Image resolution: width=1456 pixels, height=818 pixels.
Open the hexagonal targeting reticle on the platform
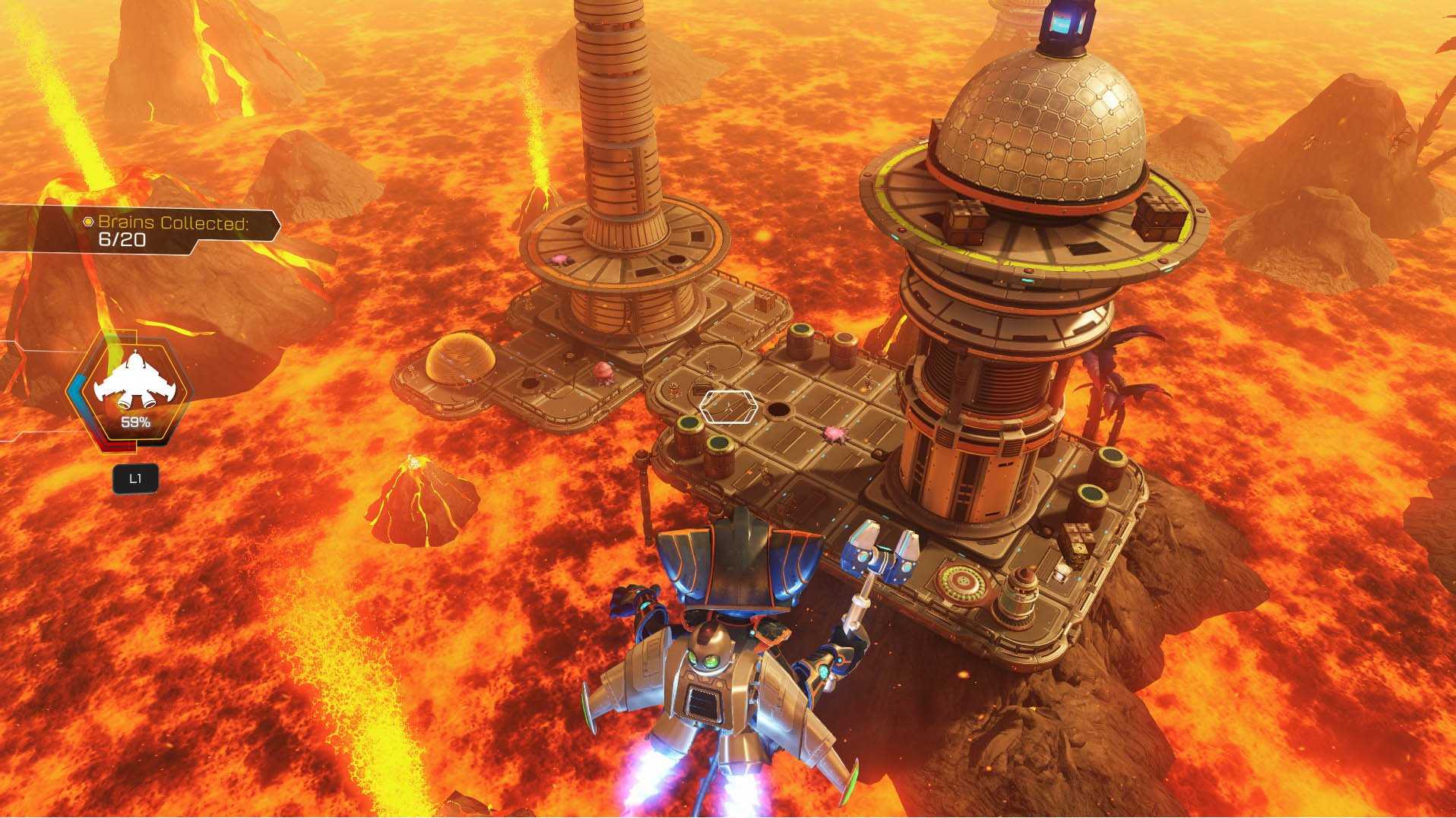point(728,406)
